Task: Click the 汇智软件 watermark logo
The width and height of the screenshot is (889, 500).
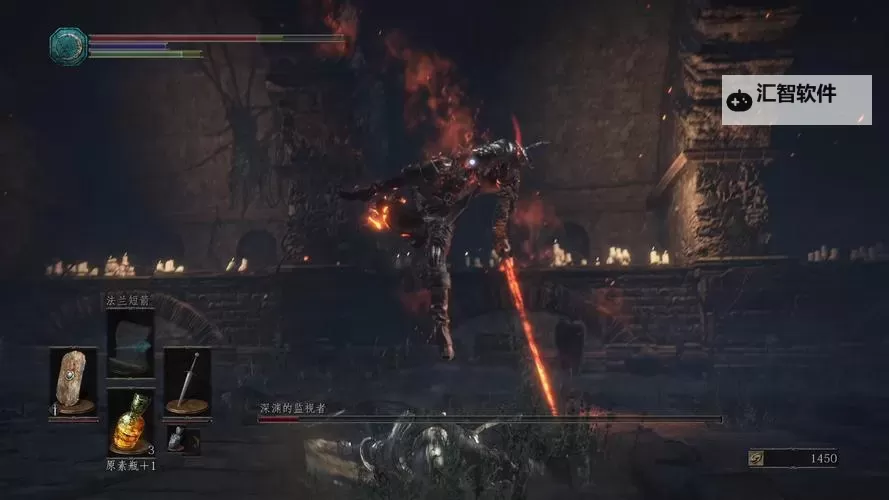Action: (796, 97)
